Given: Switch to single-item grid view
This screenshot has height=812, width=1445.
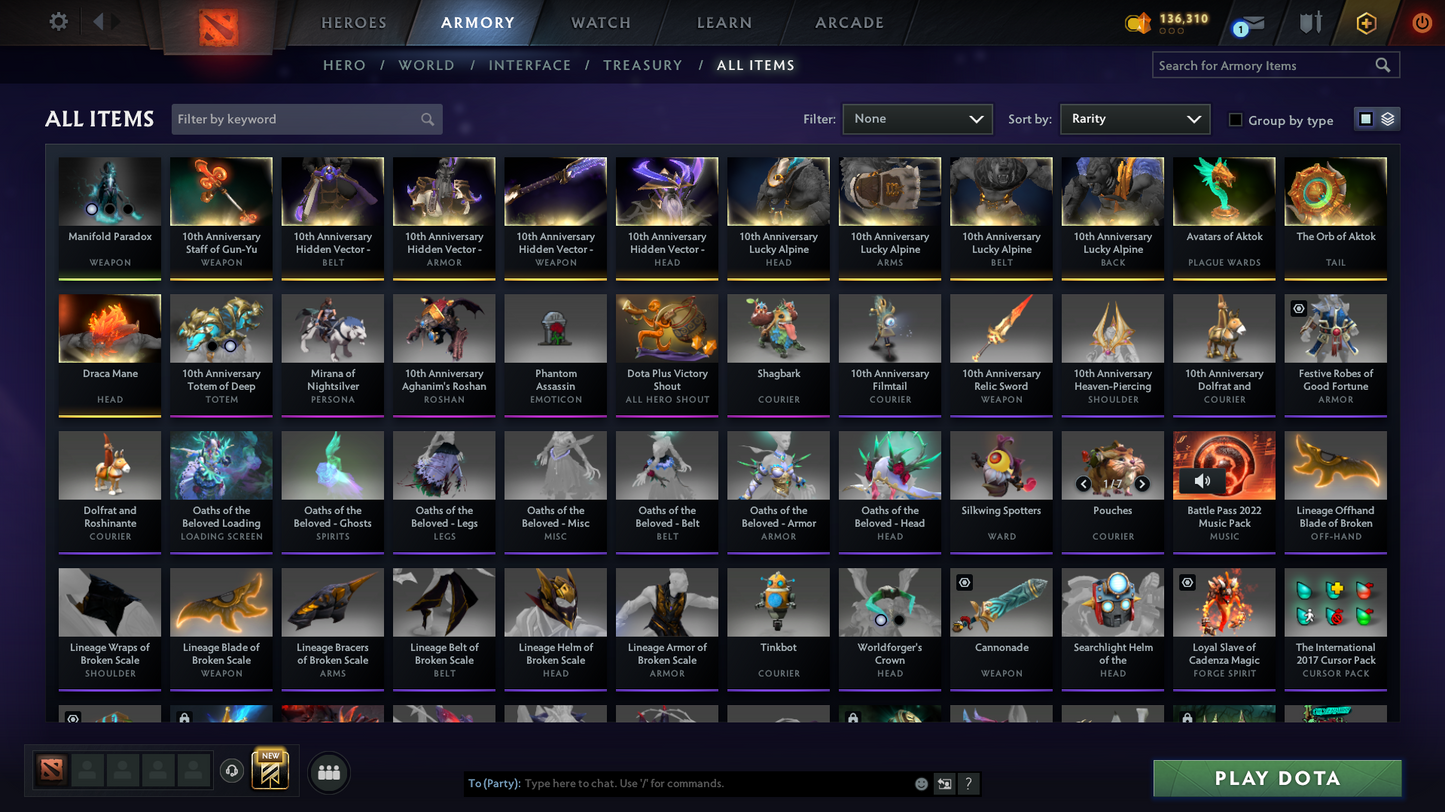Looking at the screenshot, I should (1367, 118).
